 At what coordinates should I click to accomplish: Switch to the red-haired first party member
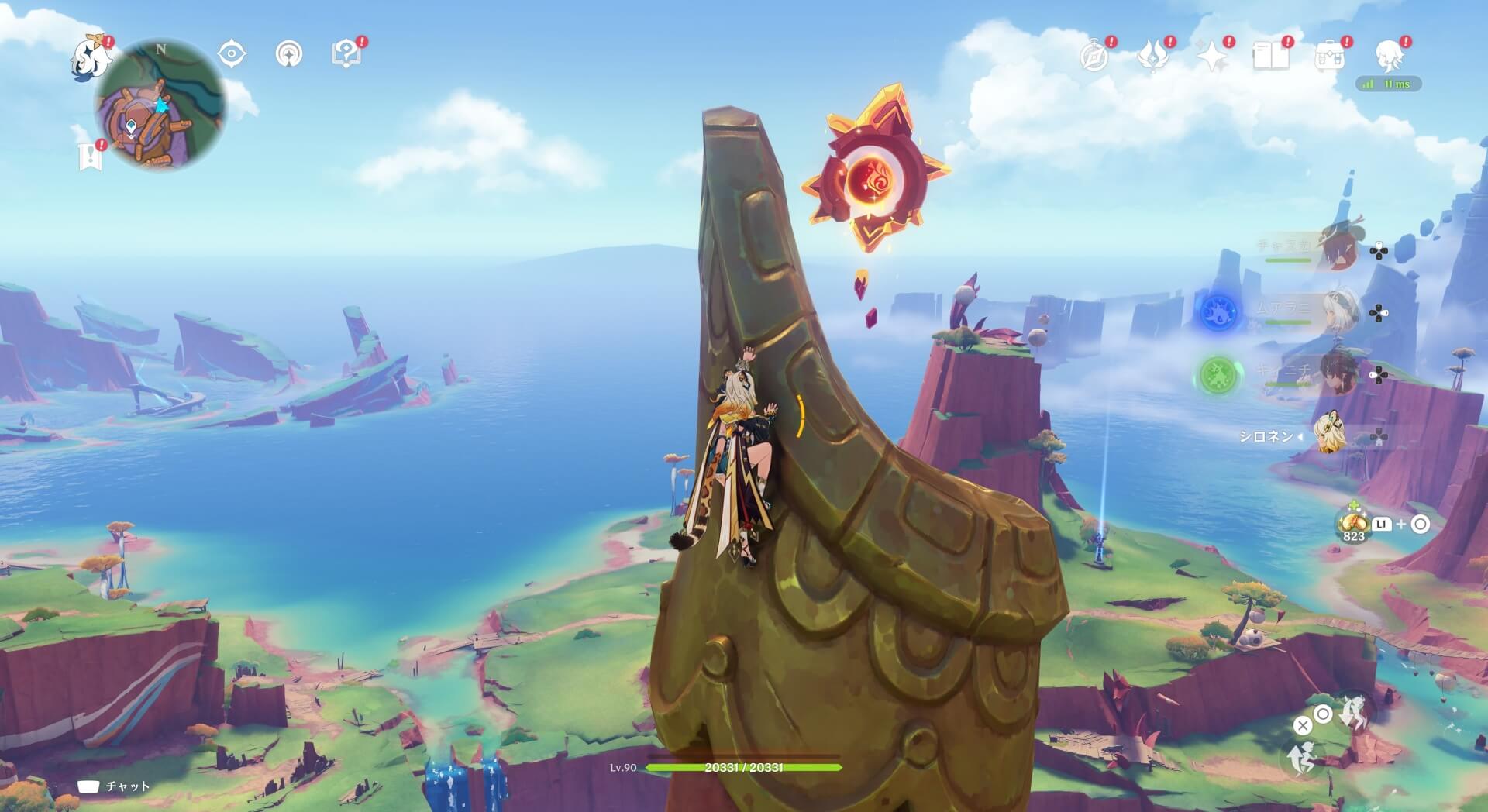pos(1338,248)
